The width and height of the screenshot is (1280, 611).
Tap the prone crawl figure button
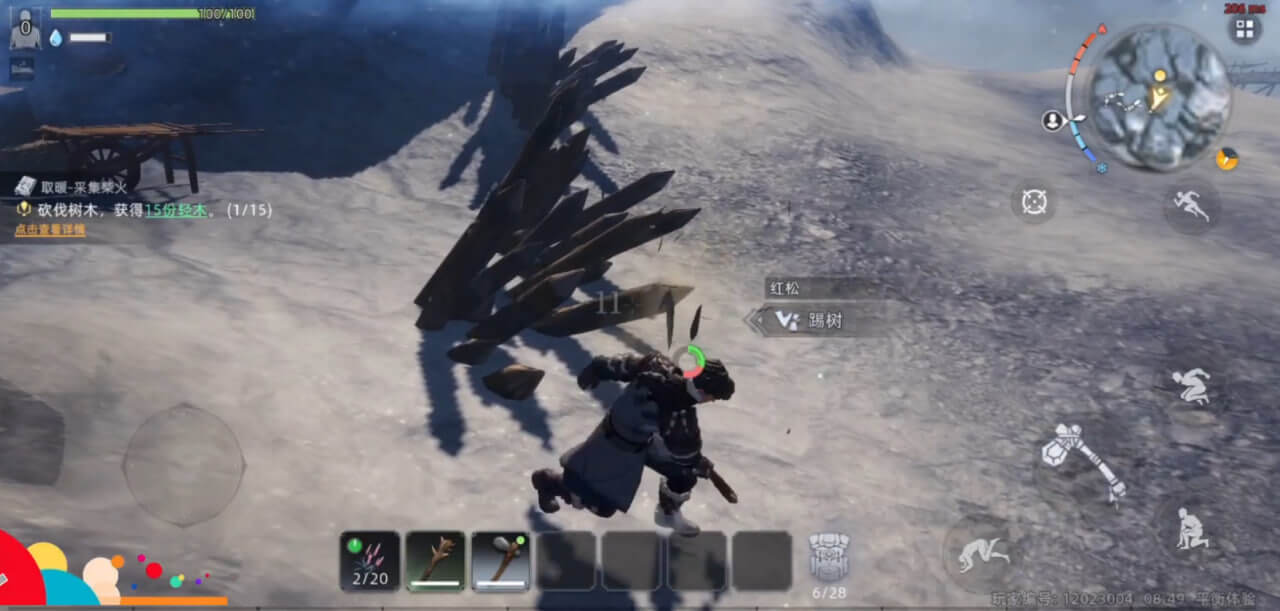coord(982,553)
